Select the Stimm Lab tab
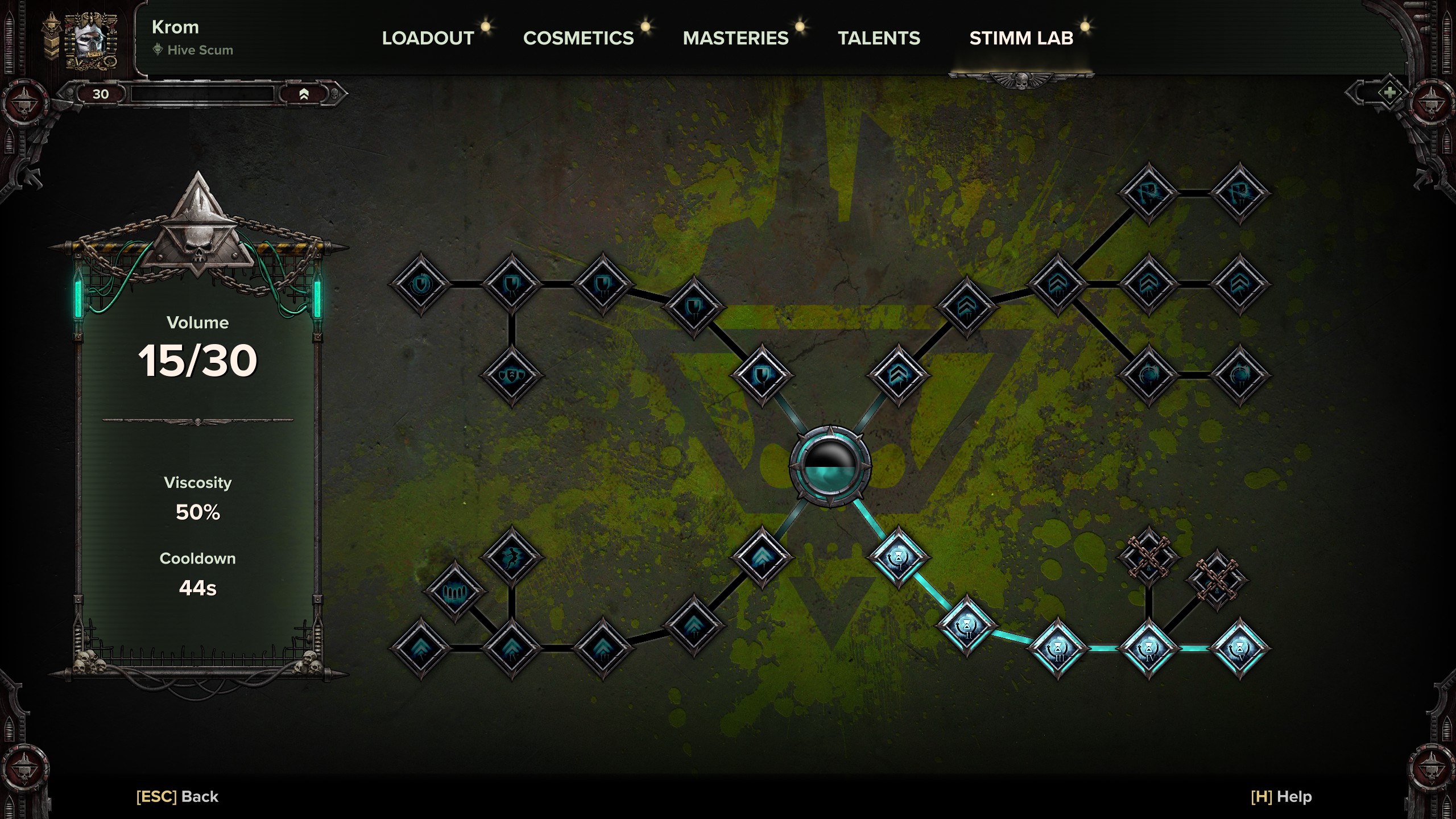Screen dimensions: 1456x819 [x=1021, y=38]
